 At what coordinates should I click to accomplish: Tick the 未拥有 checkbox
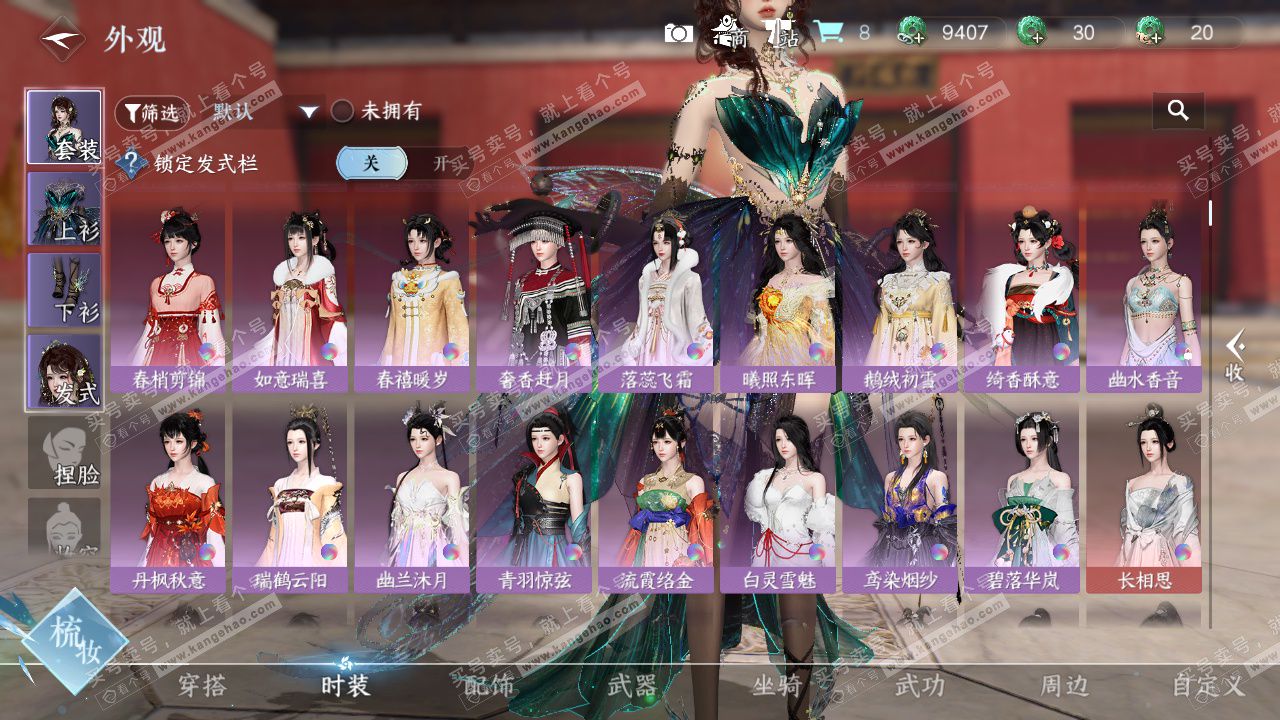click(342, 112)
